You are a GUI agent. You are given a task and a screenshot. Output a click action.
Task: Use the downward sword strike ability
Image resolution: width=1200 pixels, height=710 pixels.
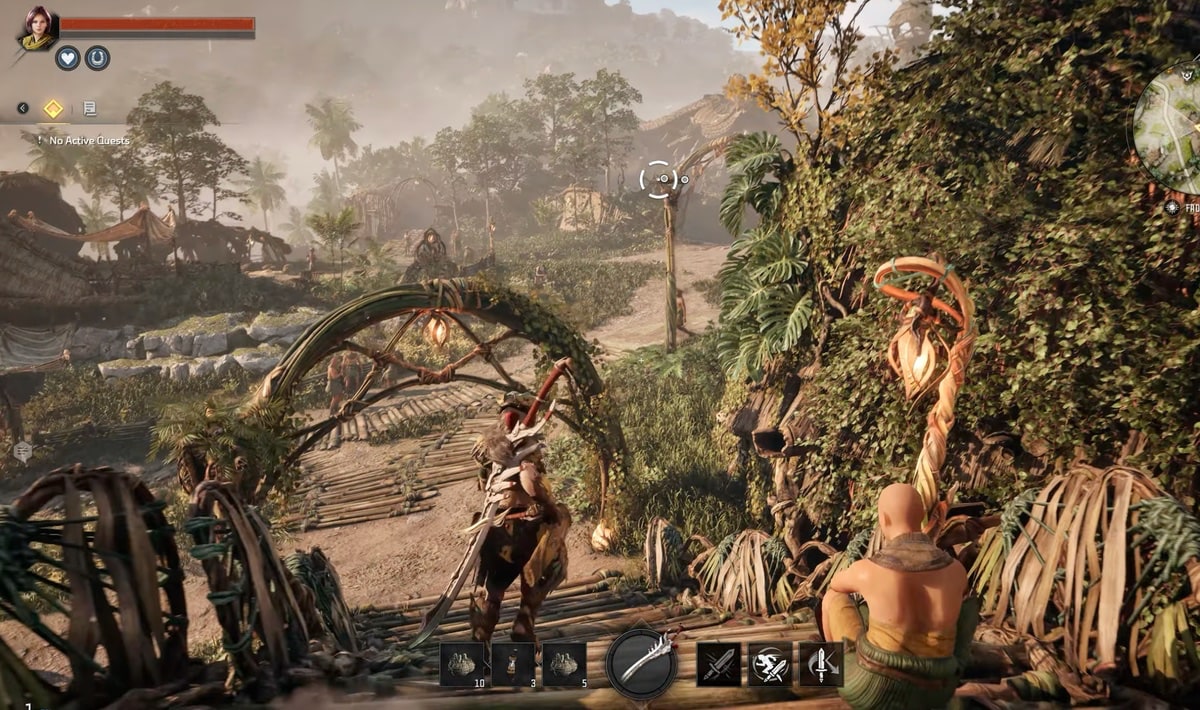coord(821,664)
